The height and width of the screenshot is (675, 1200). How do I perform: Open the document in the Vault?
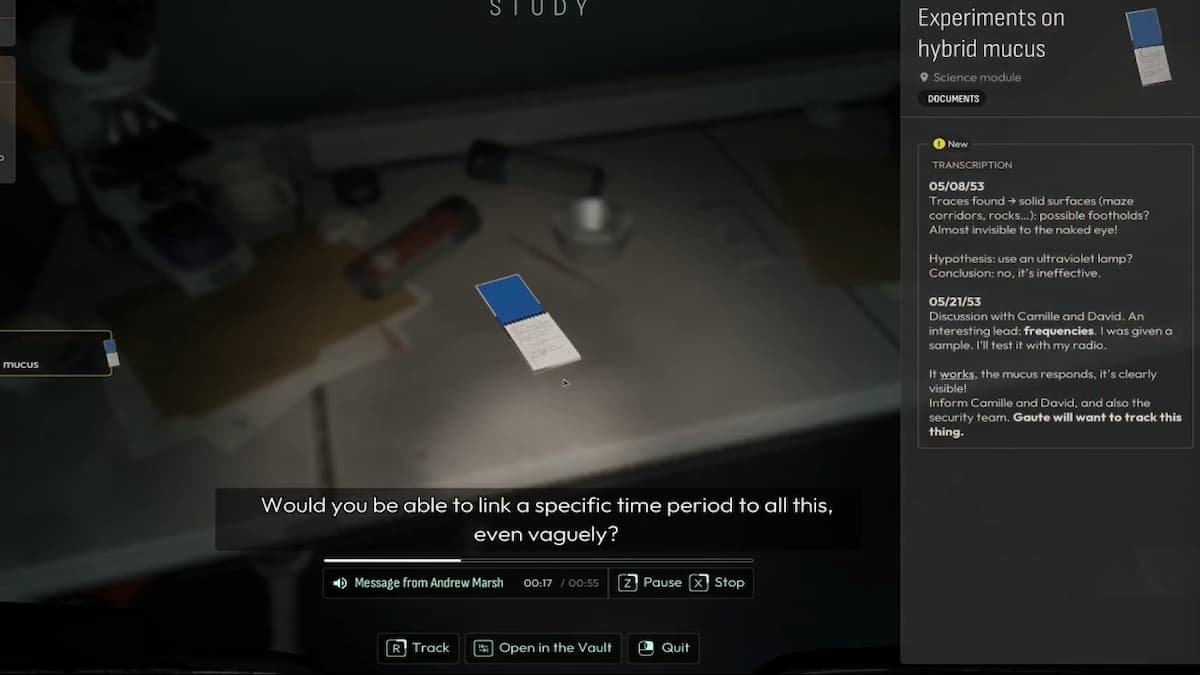[543, 648]
